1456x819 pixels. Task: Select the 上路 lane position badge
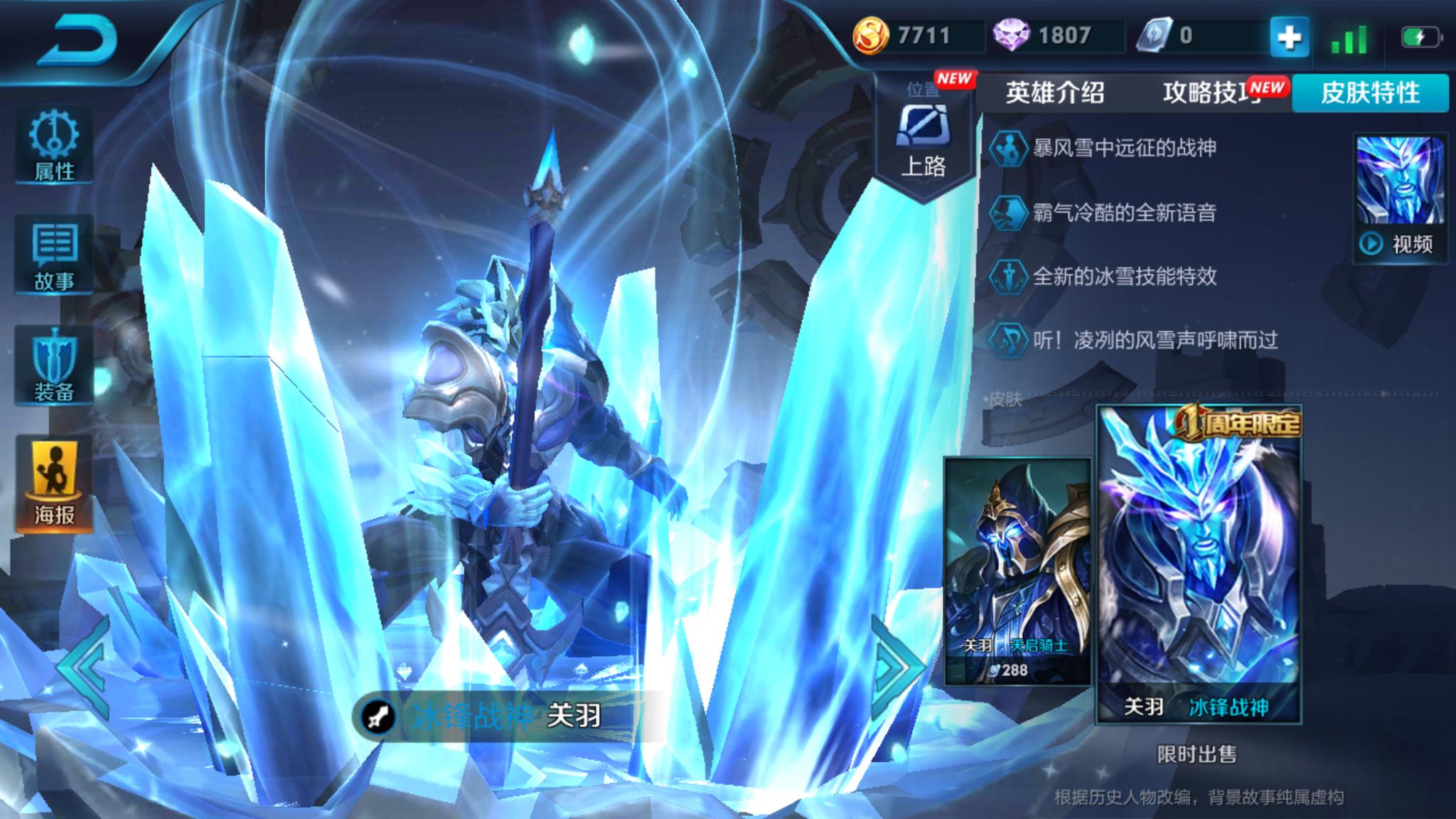[924, 128]
